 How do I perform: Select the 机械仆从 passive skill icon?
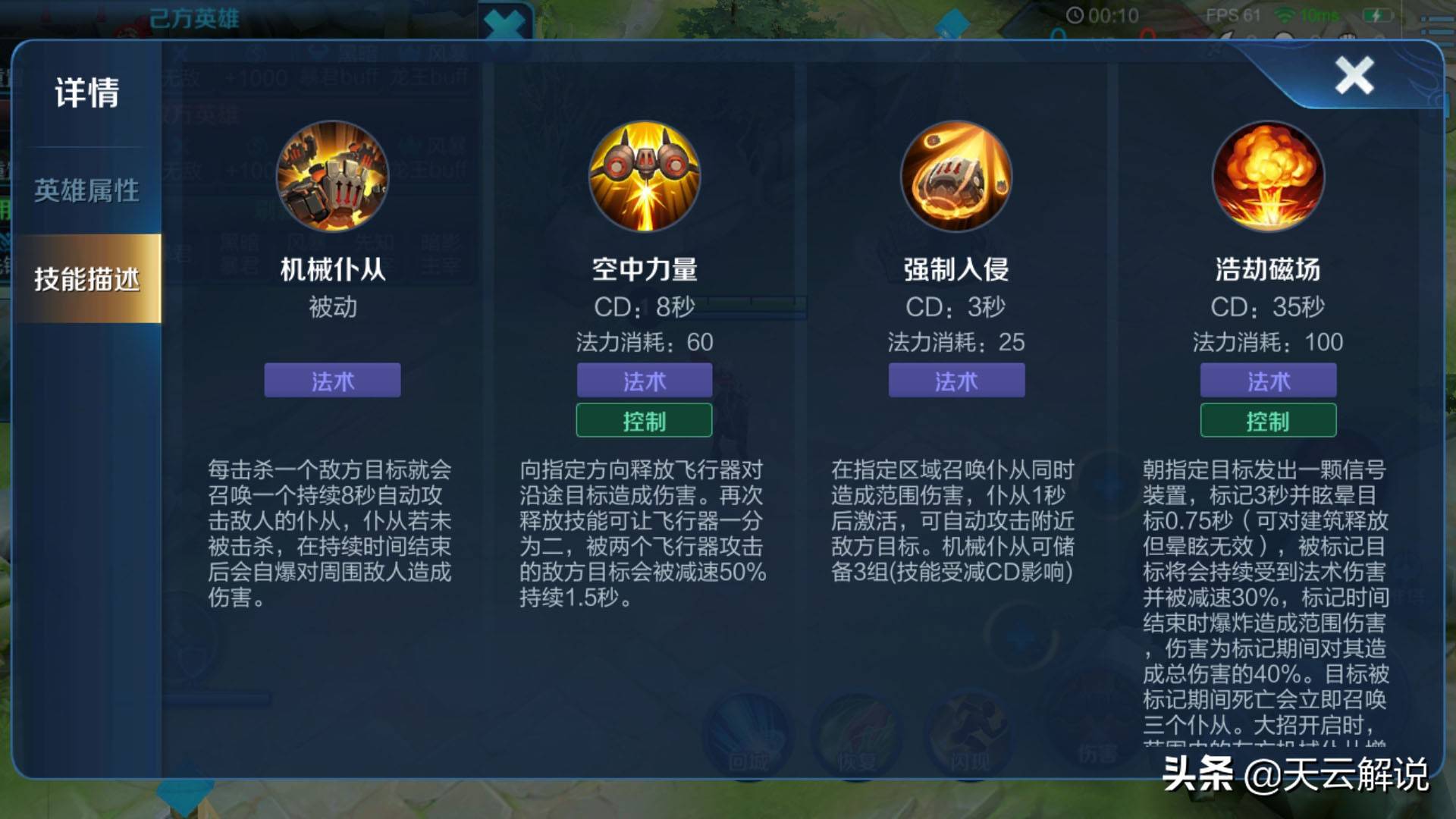pyautogui.click(x=332, y=177)
